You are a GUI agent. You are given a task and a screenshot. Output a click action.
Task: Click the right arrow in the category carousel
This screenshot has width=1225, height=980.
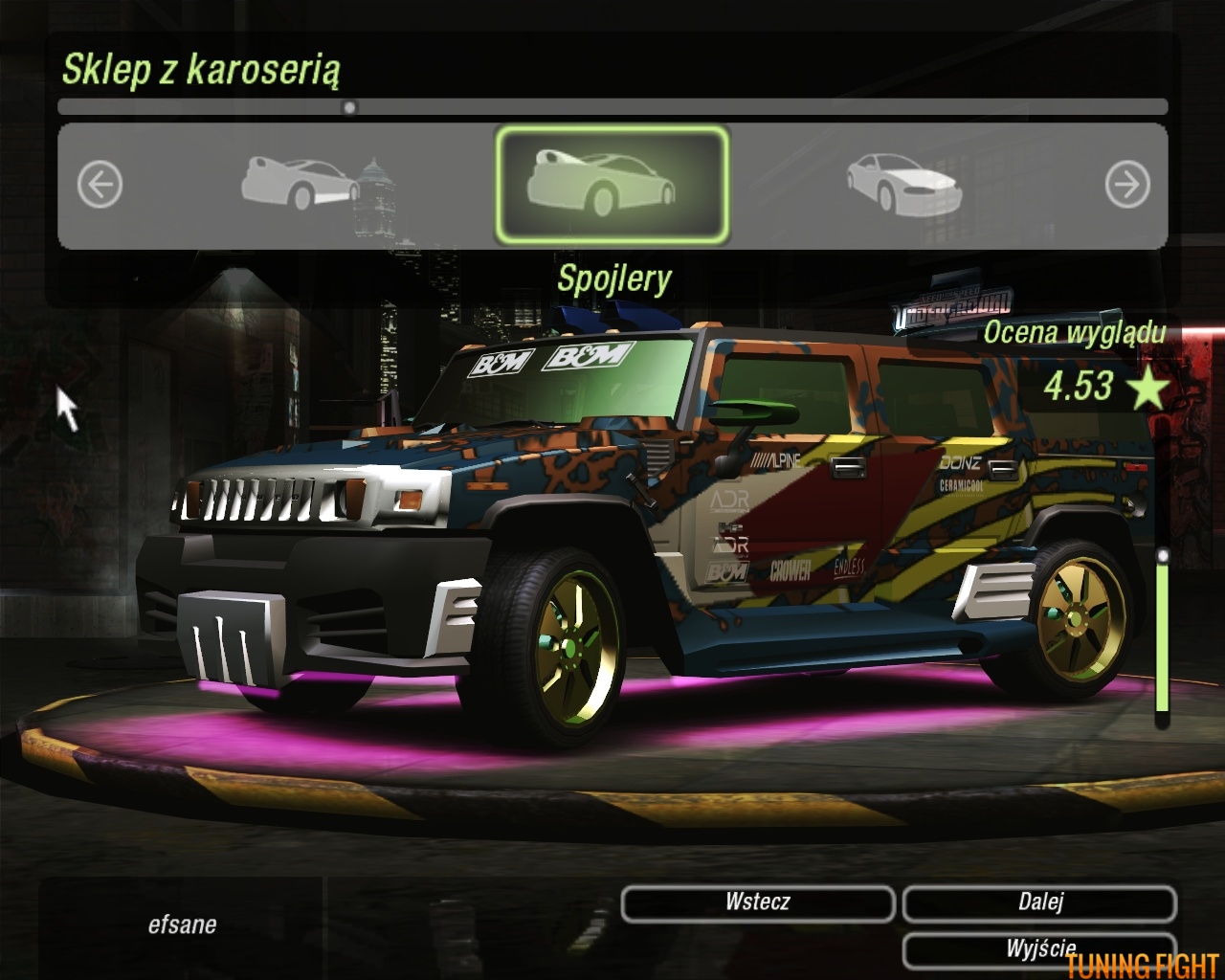click(1126, 184)
